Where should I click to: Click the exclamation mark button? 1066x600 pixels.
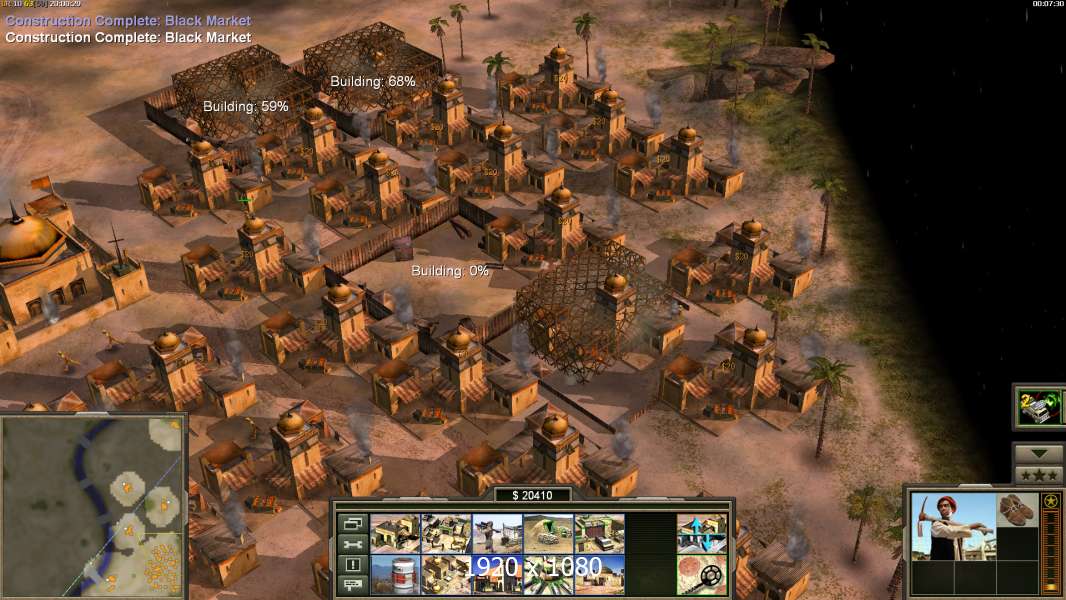pos(351,565)
